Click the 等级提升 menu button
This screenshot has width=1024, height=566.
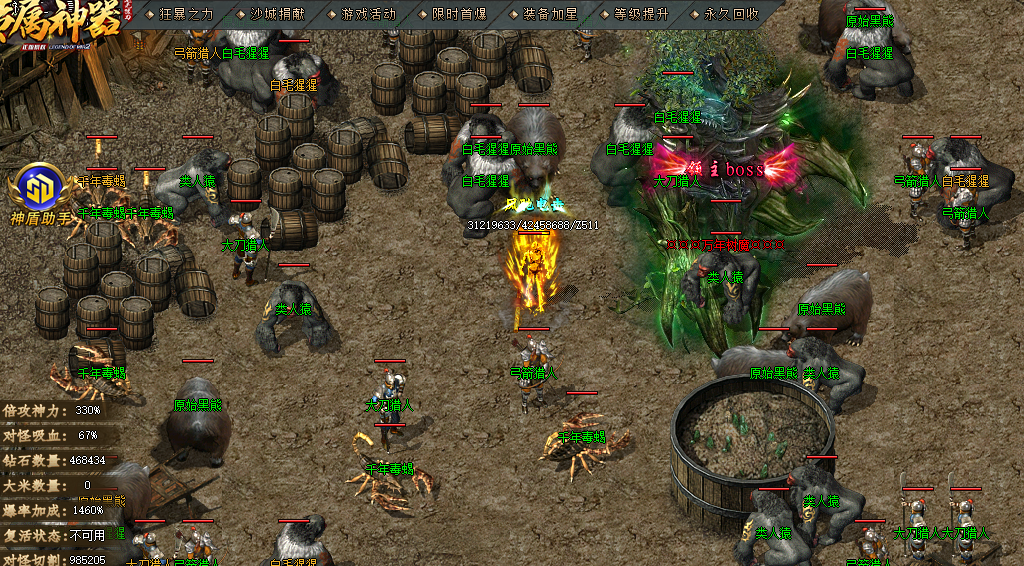point(641,14)
